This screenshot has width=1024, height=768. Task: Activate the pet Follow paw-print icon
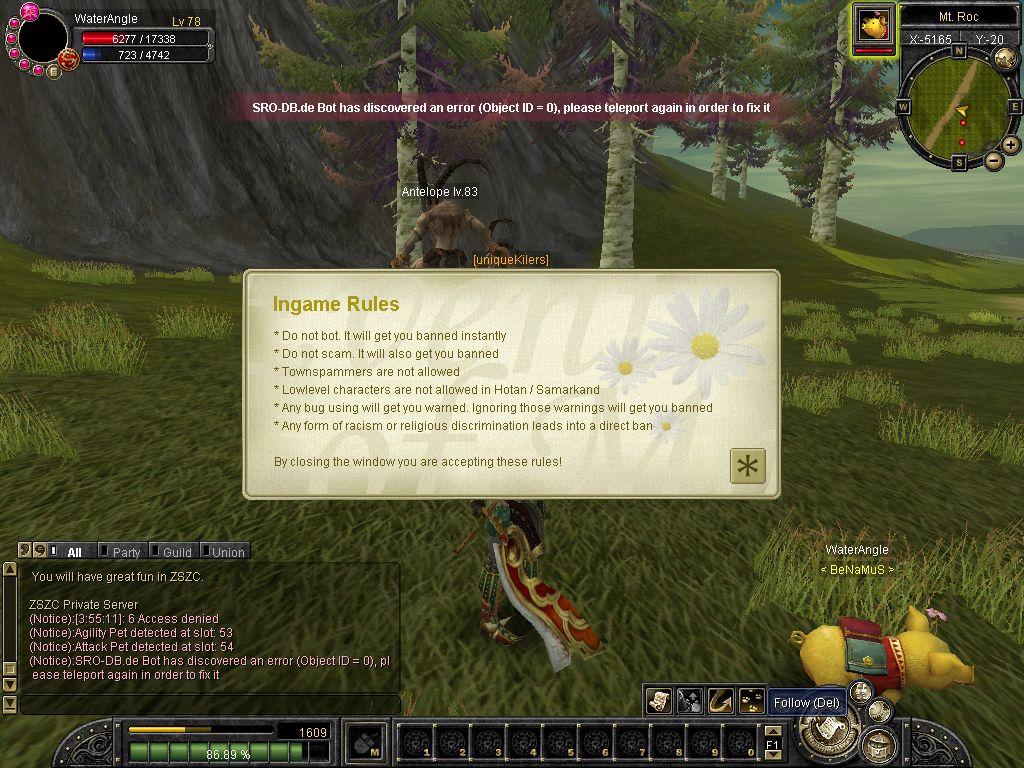click(751, 701)
